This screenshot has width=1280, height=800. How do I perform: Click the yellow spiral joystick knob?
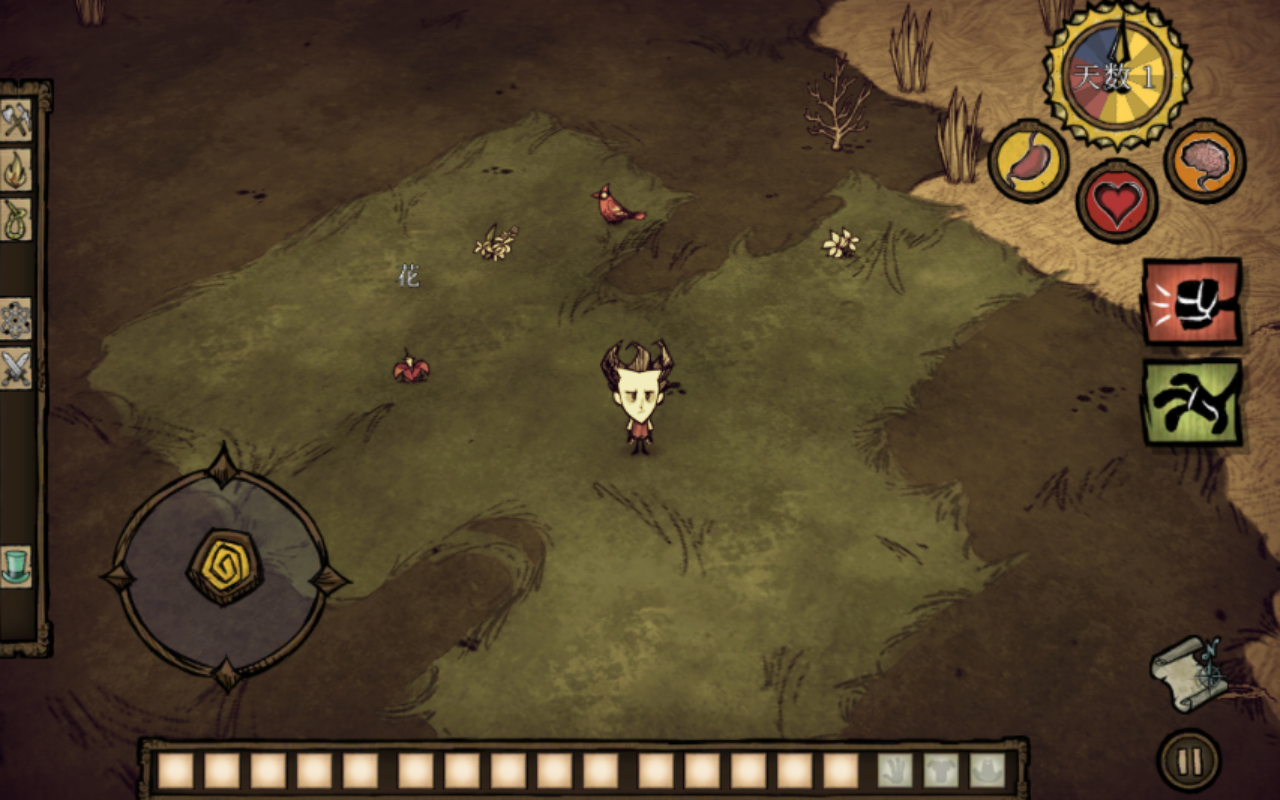coord(225,567)
